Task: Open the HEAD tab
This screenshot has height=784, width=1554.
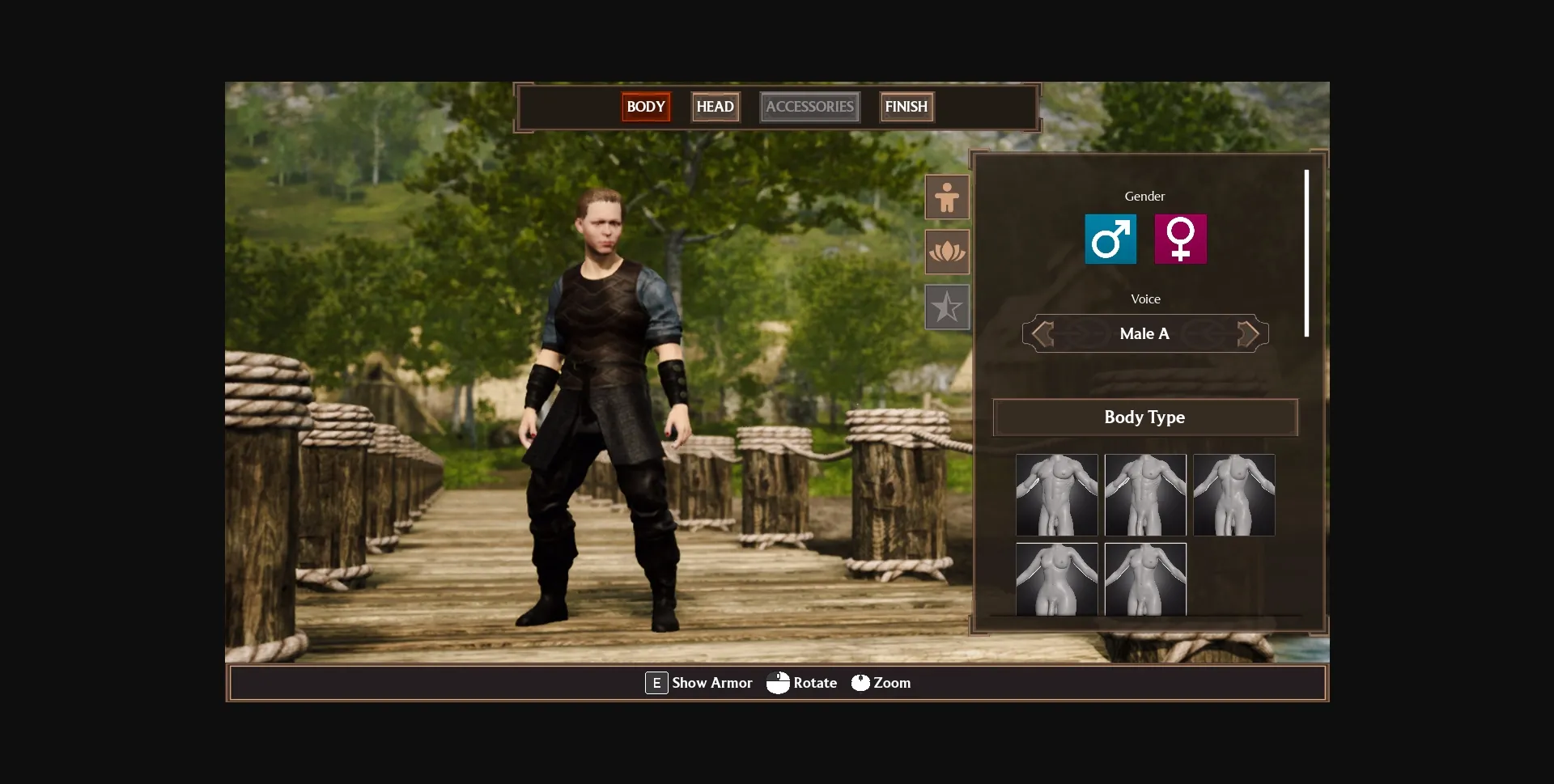Action: [x=715, y=107]
